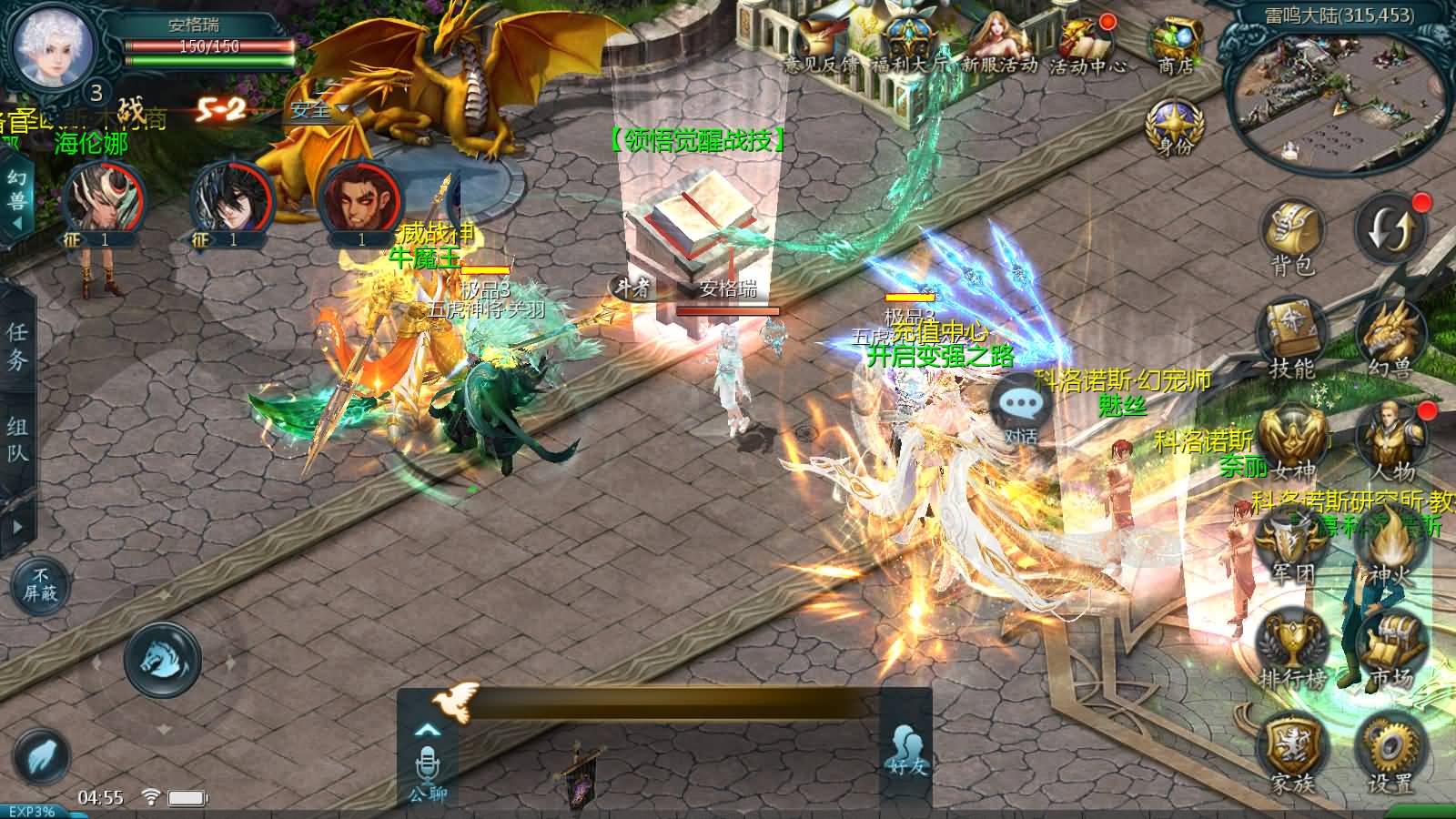Image resolution: width=1456 pixels, height=819 pixels.
Task: Open the 家族 family menu
Action: [1292, 751]
